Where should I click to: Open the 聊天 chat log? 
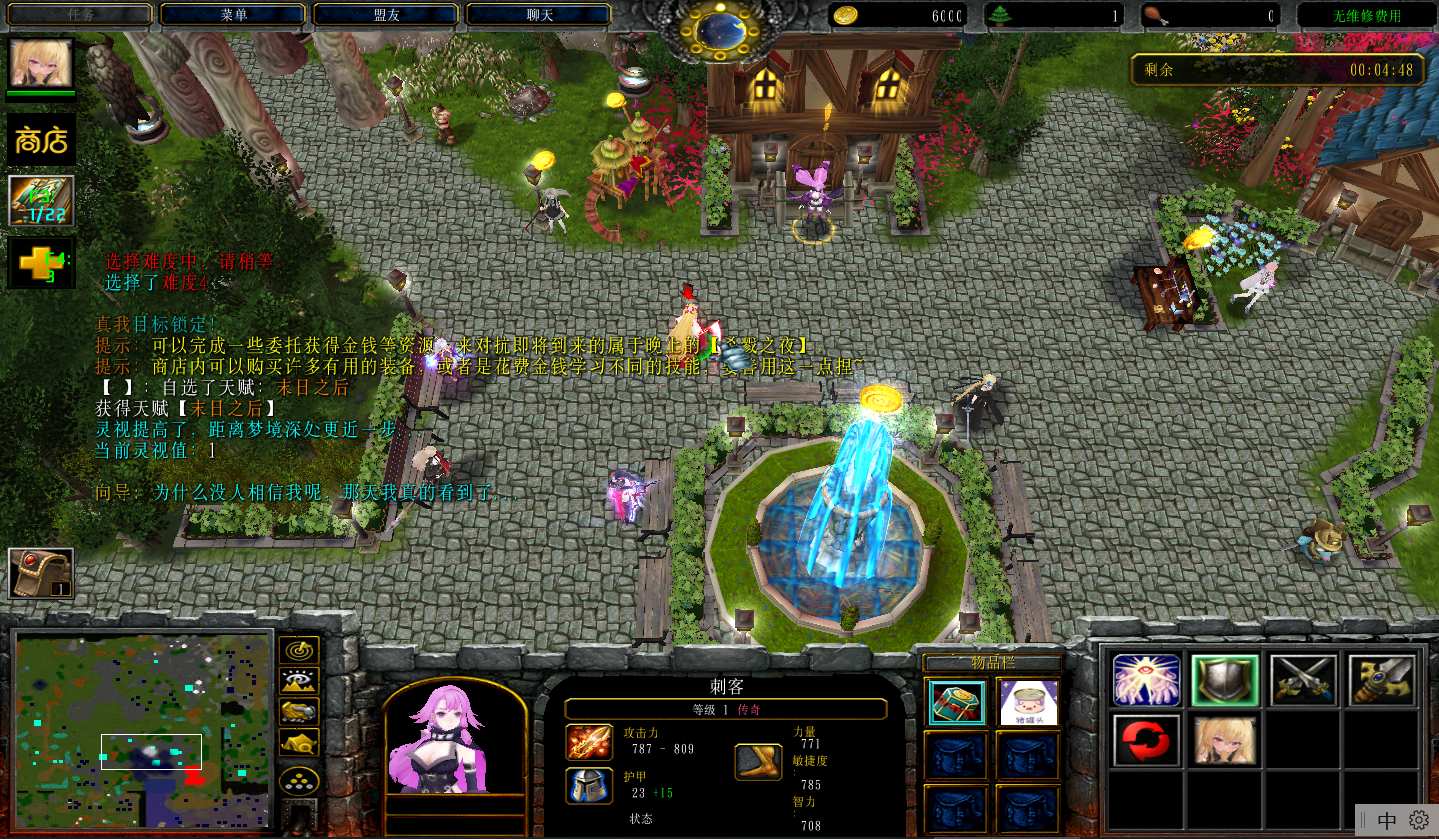pos(539,14)
